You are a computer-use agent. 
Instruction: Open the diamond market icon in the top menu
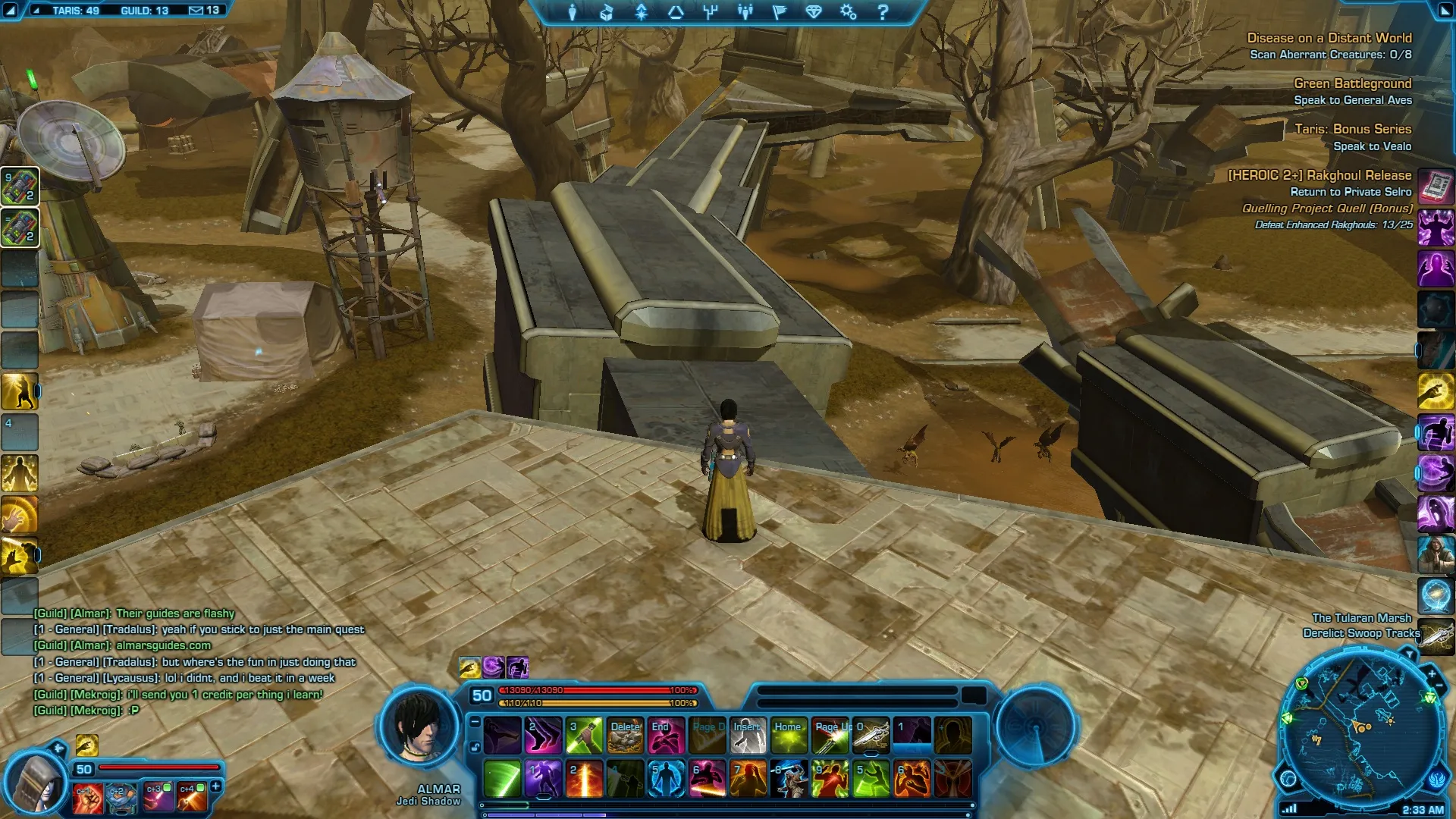click(814, 12)
